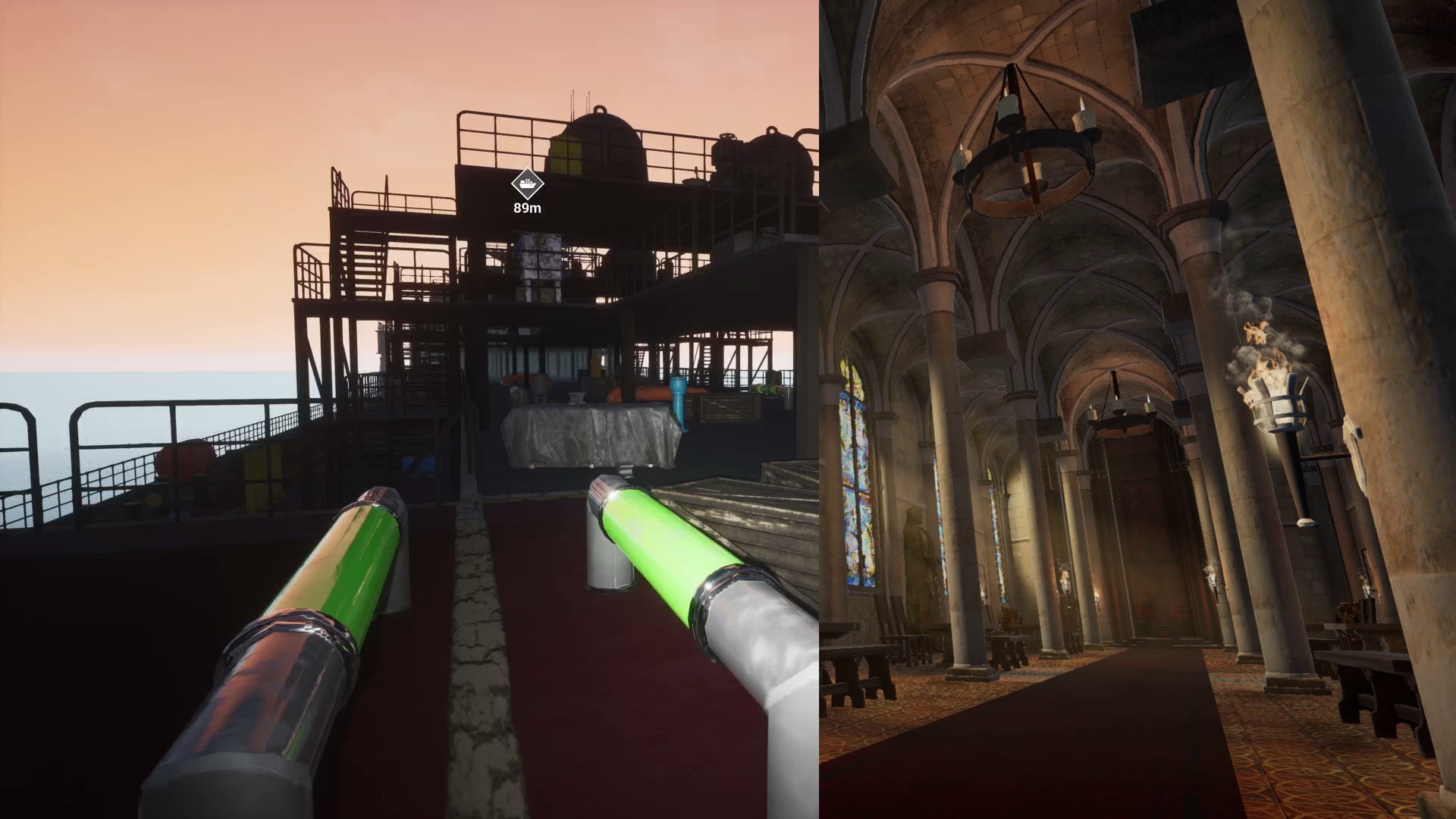
Task: Select the yellow crate on the platform
Action: pyautogui.click(x=566, y=155)
